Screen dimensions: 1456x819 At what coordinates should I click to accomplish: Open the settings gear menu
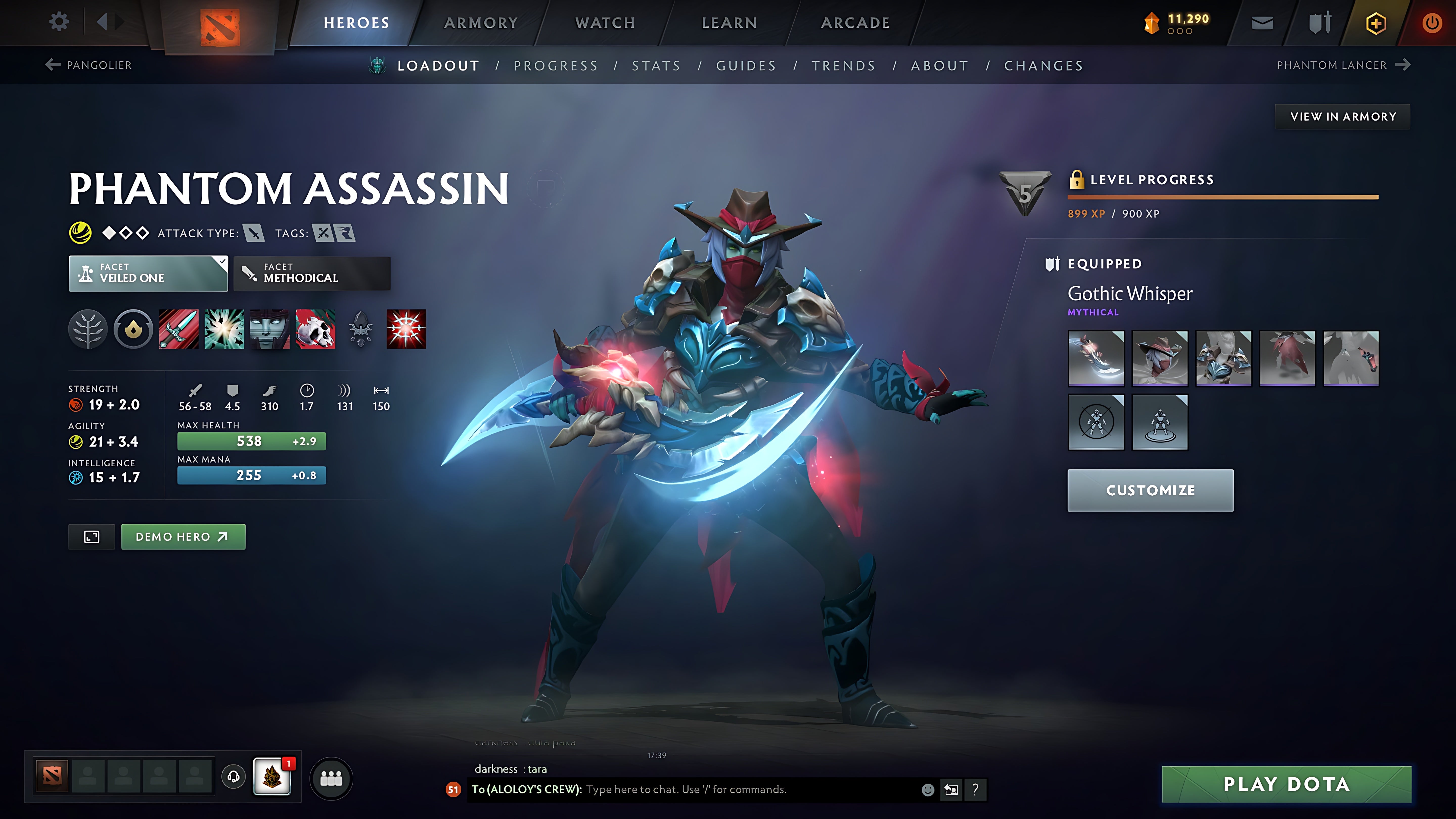click(x=59, y=22)
